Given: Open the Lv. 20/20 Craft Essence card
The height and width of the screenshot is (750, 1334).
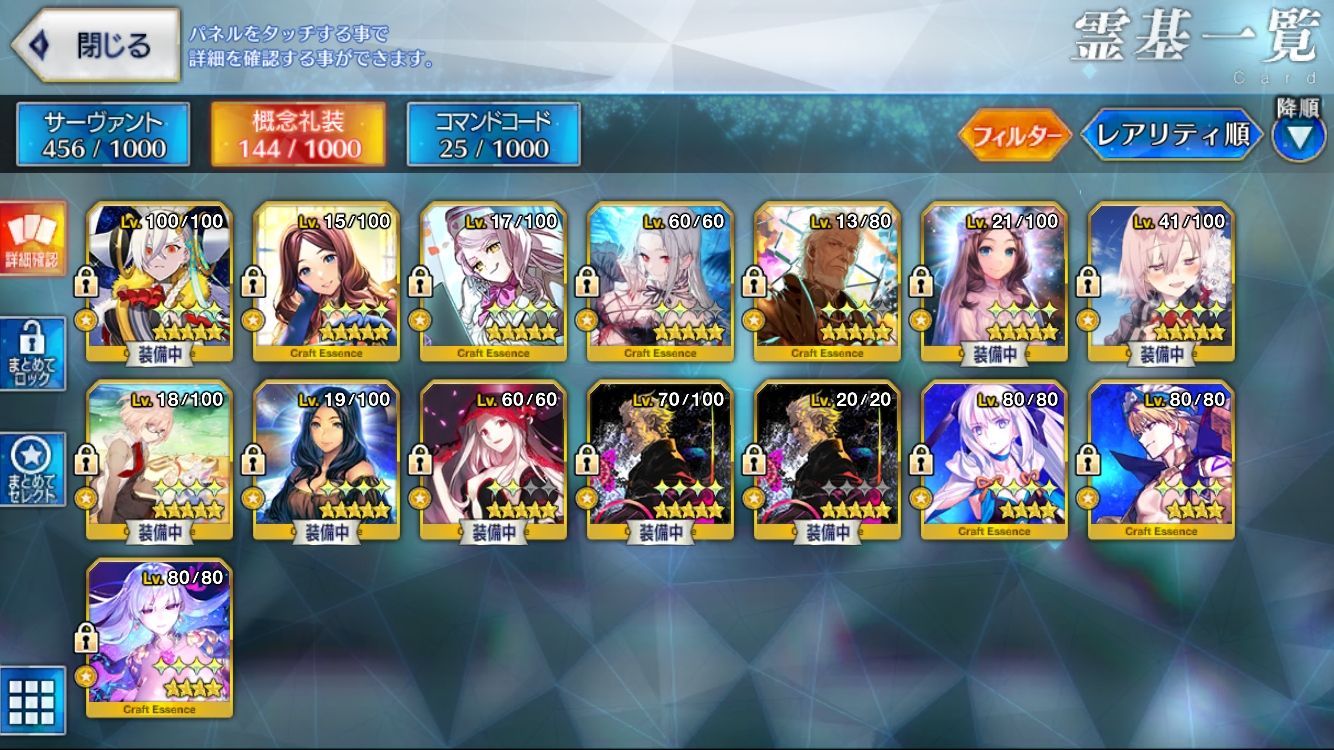Looking at the screenshot, I should tap(828, 460).
